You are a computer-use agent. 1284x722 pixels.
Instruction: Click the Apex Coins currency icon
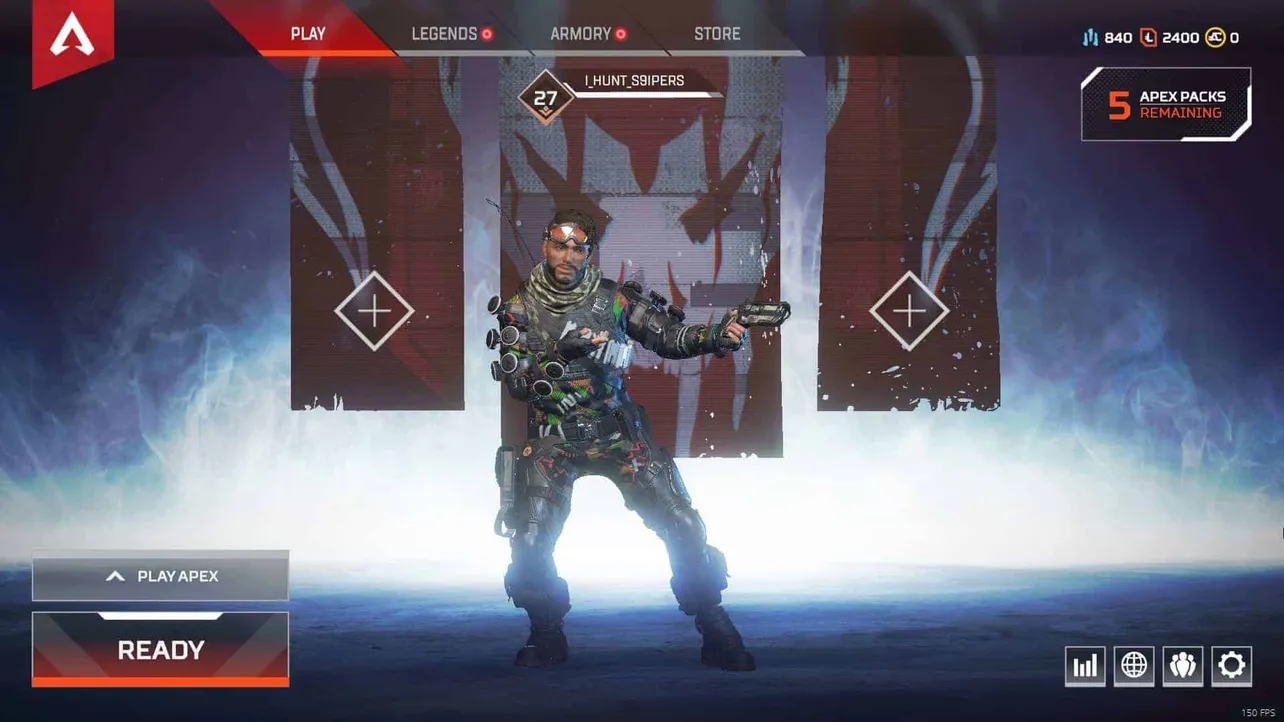tap(1218, 37)
